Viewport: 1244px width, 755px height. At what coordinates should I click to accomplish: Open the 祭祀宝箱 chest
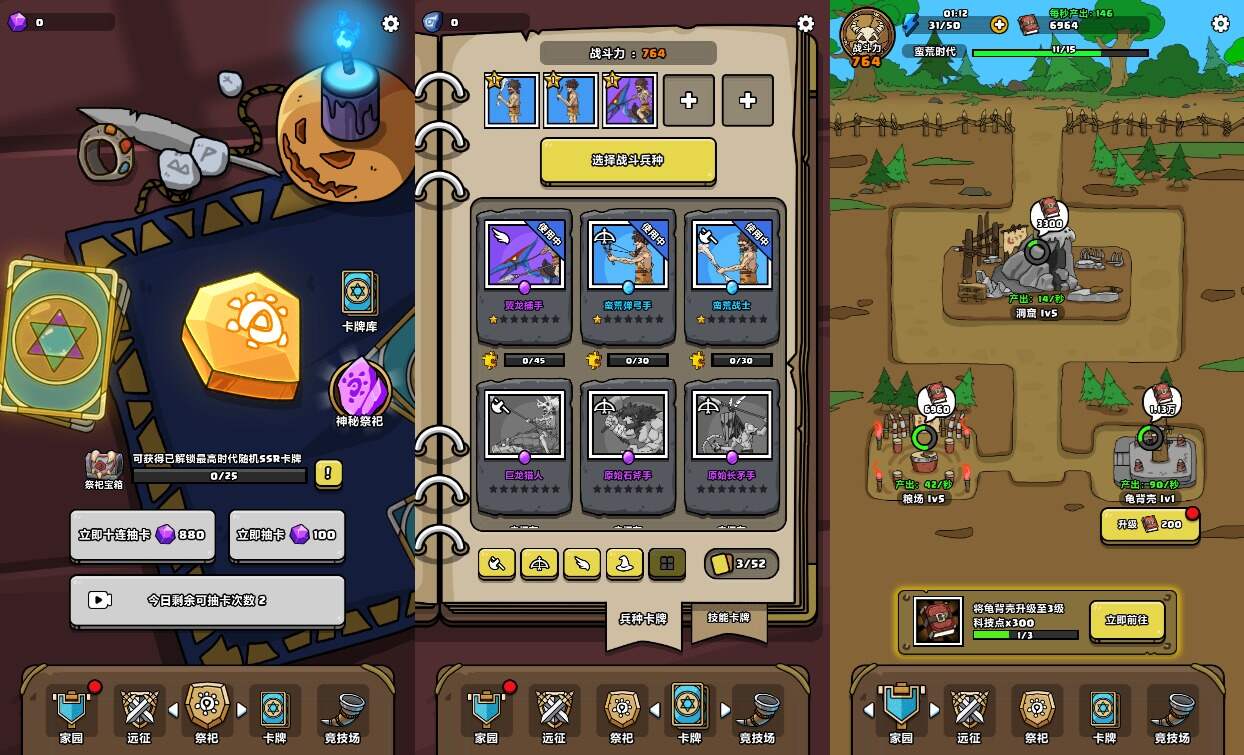click(x=103, y=466)
